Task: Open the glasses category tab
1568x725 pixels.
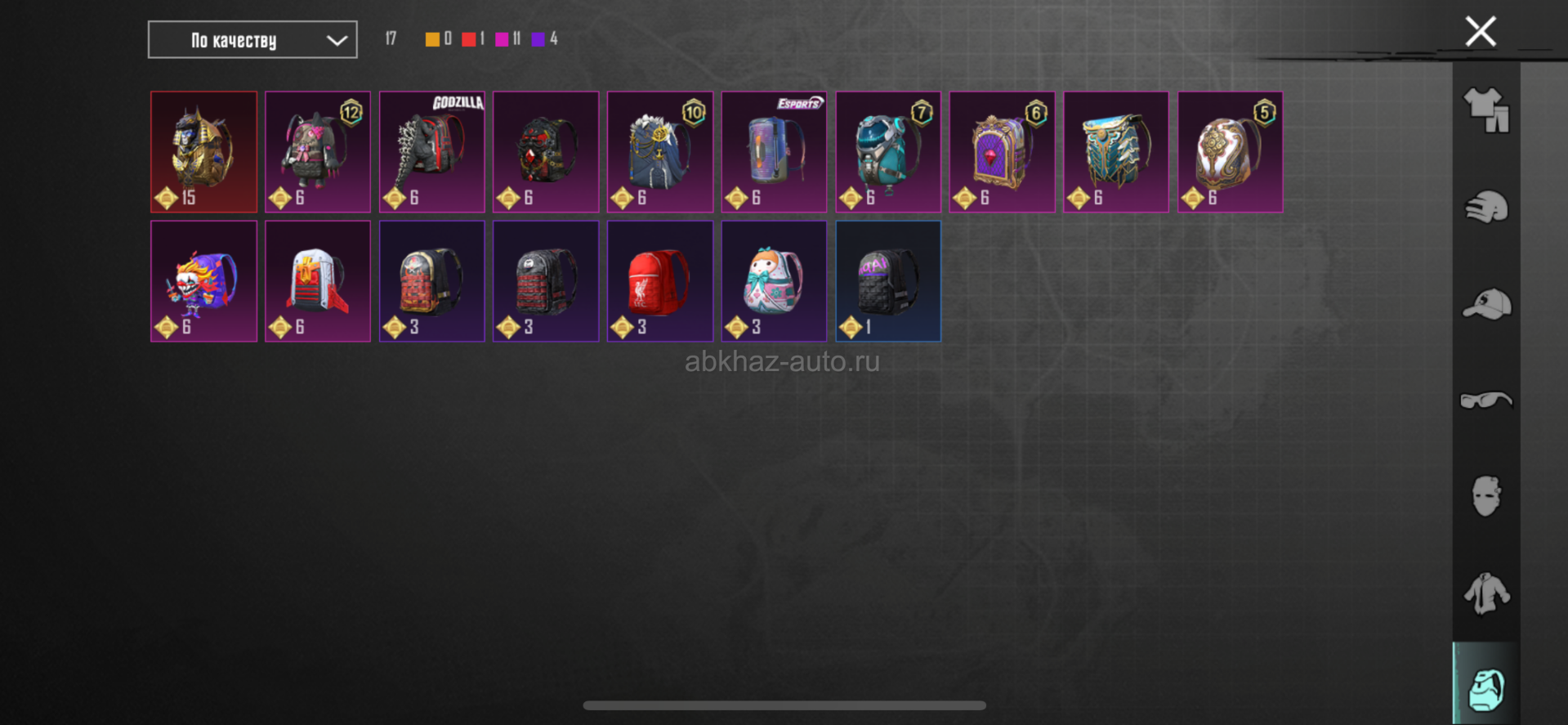Action: [x=1485, y=400]
